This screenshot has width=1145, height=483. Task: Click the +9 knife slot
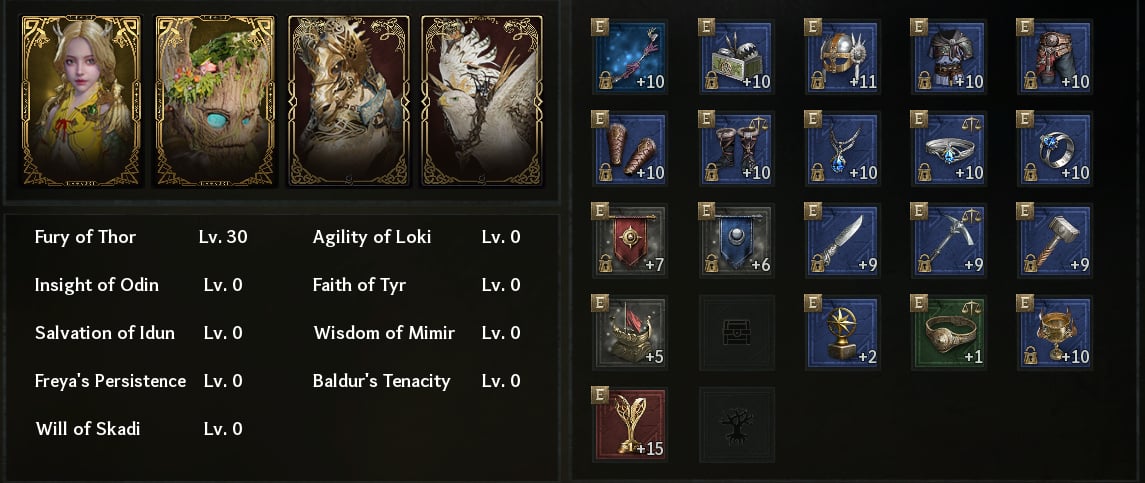pos(843,240)
